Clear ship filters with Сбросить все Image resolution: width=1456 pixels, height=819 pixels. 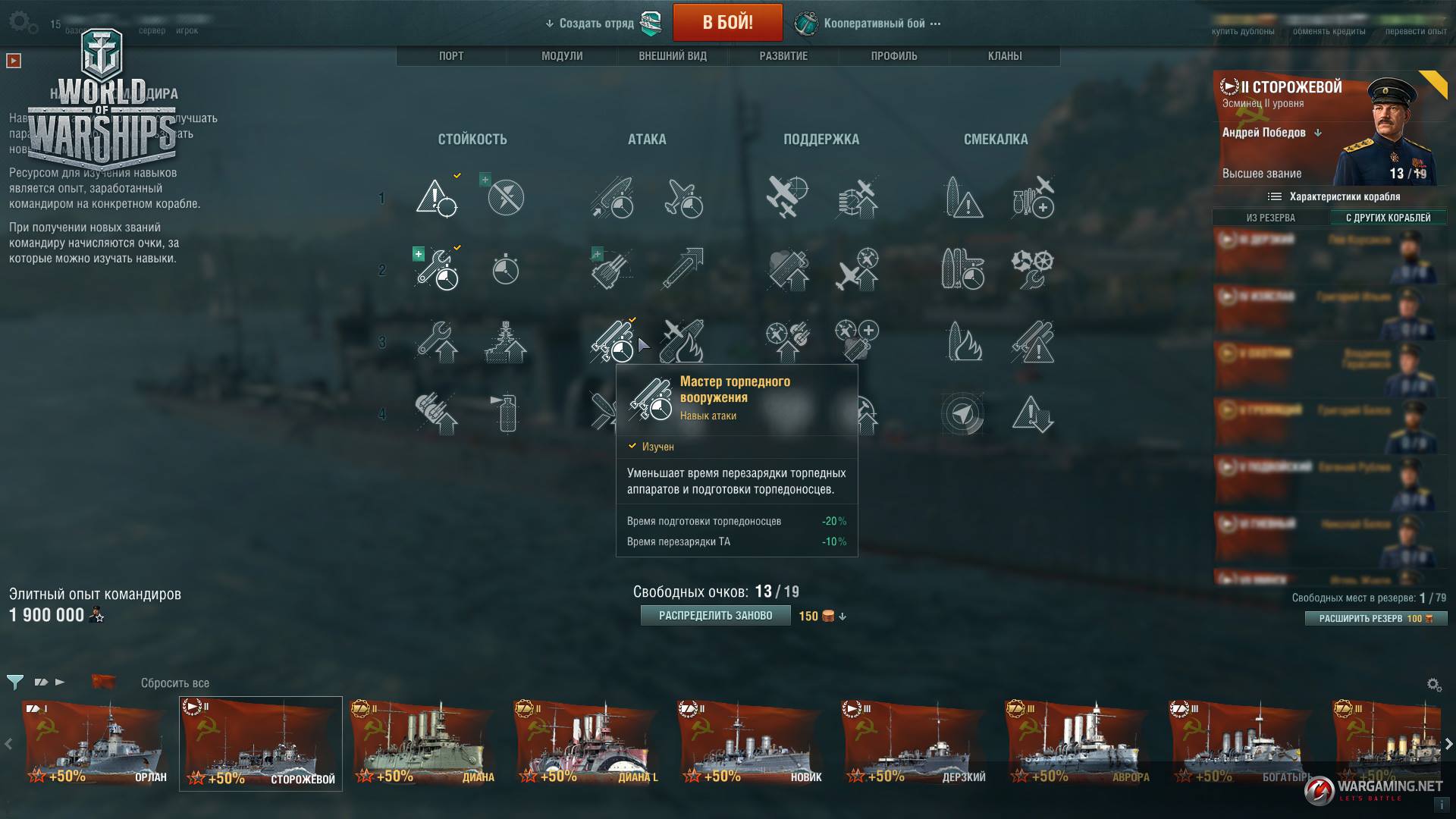click(174, 683)
